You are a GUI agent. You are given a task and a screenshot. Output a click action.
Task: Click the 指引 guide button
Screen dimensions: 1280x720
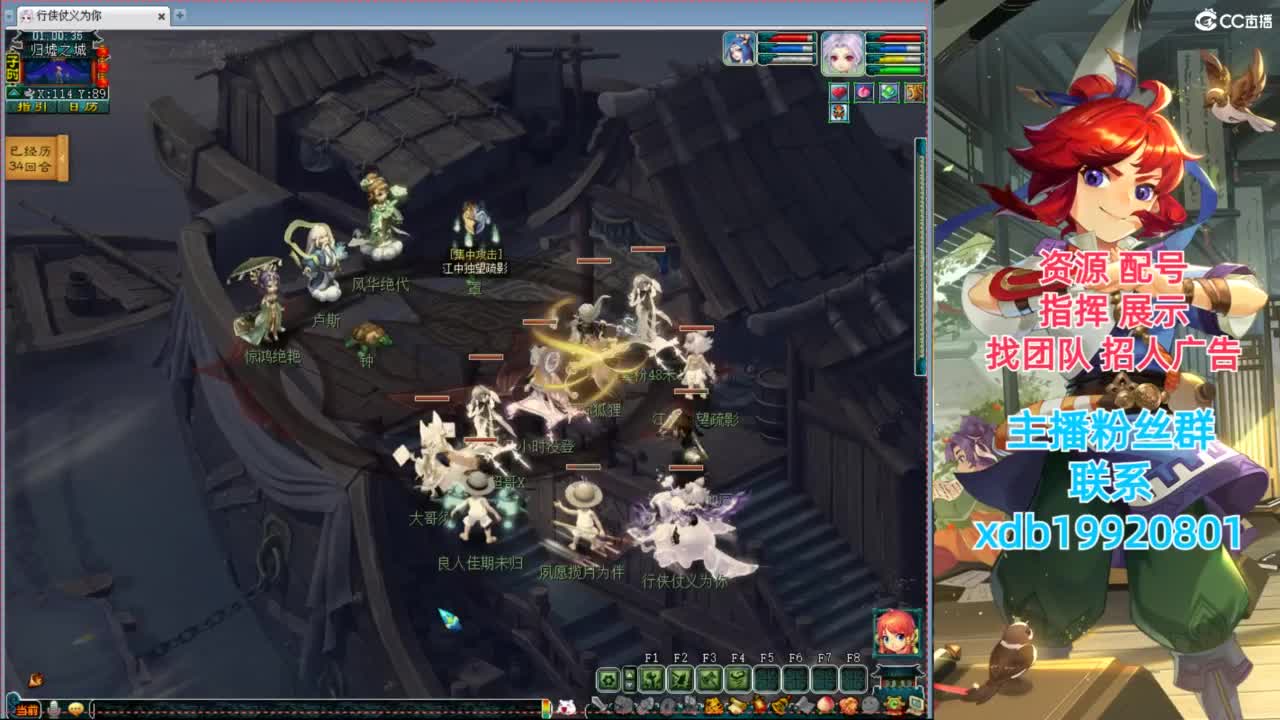pyautogui.click(x=31, y=107)
